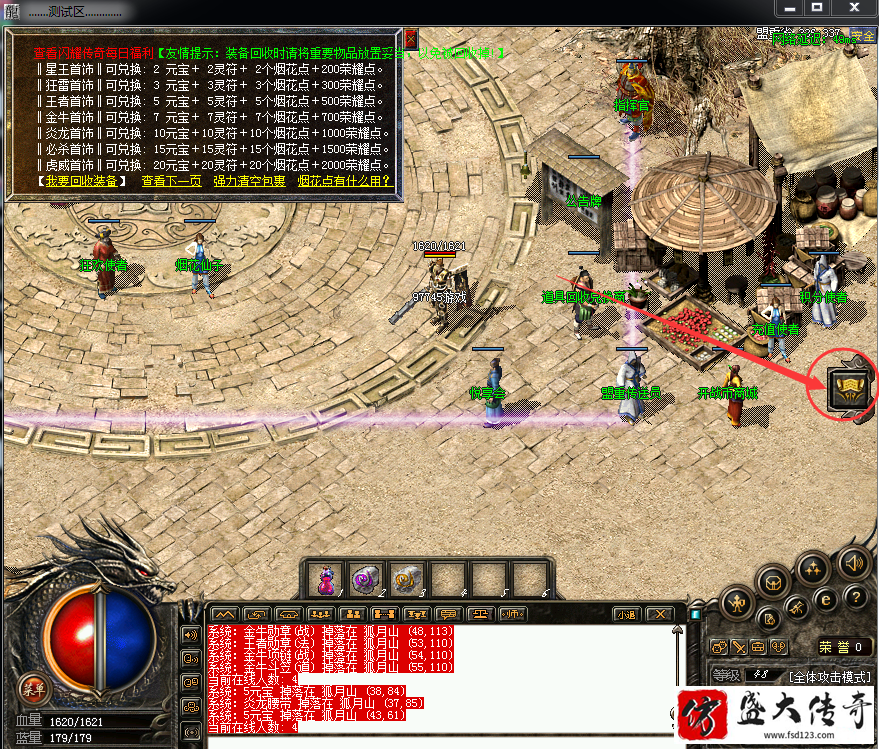Click the circled golden icon button at right
The width and height of the screenshot is (879, 749).
(845, 387)
